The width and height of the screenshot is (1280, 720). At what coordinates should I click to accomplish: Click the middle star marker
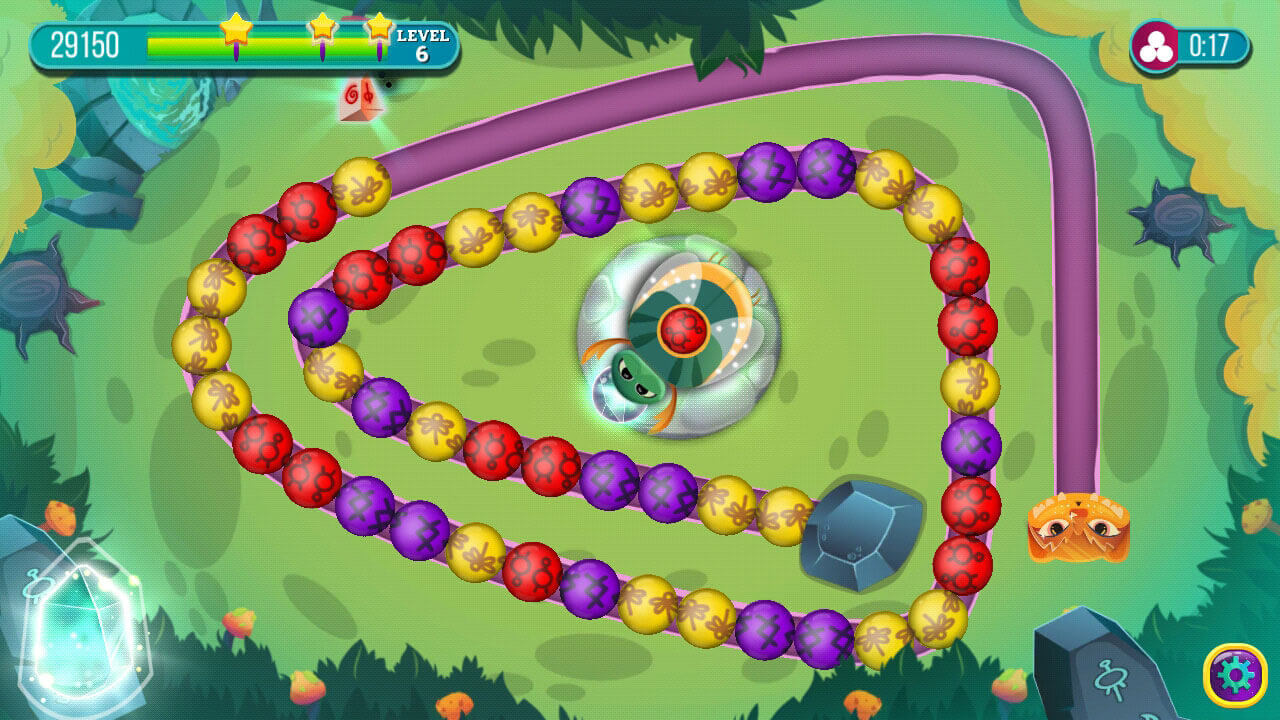pyautogui.click(x=322, y=30)
